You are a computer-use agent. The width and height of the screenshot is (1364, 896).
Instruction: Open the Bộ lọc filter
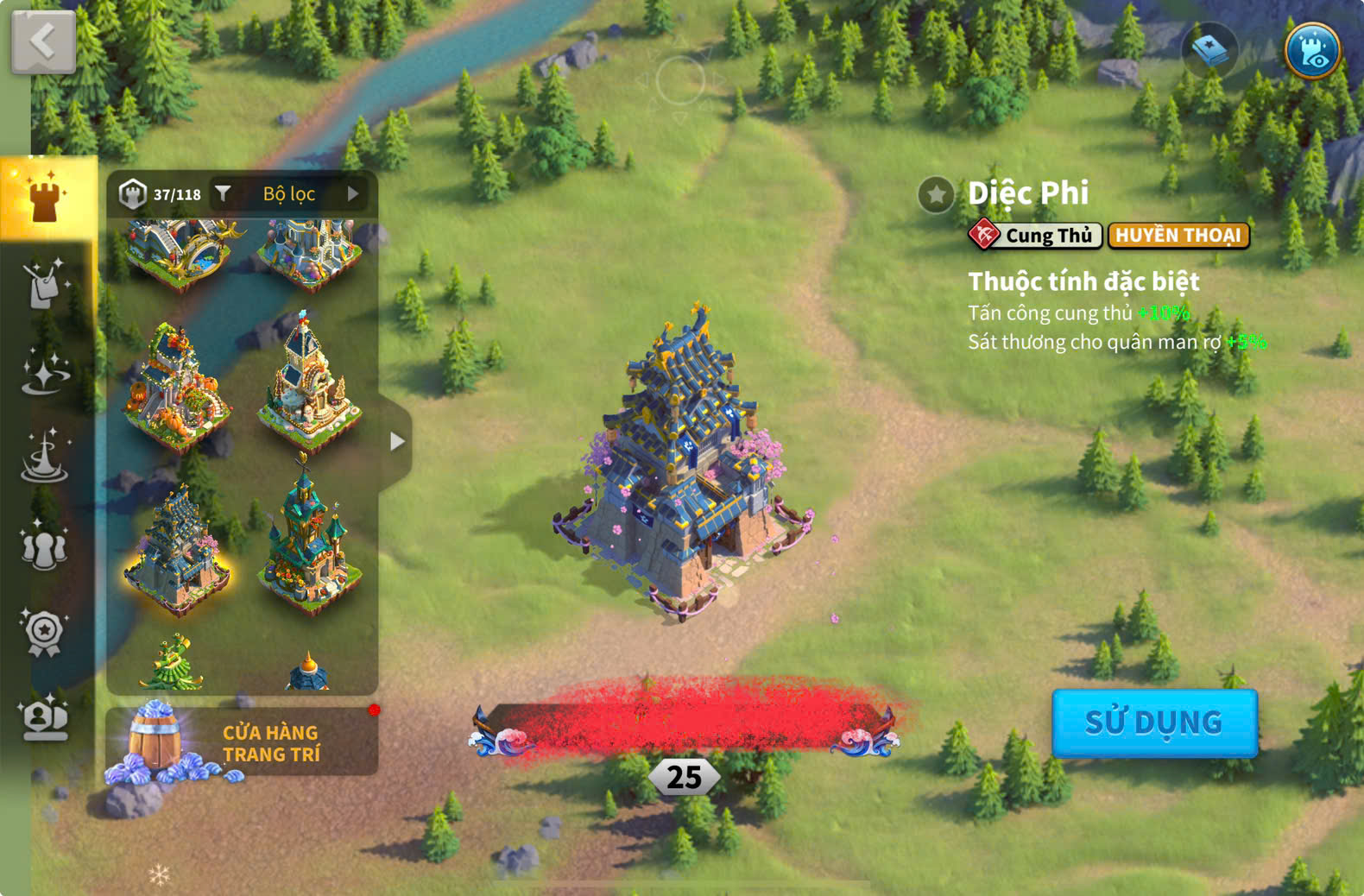tap(289, 194)
